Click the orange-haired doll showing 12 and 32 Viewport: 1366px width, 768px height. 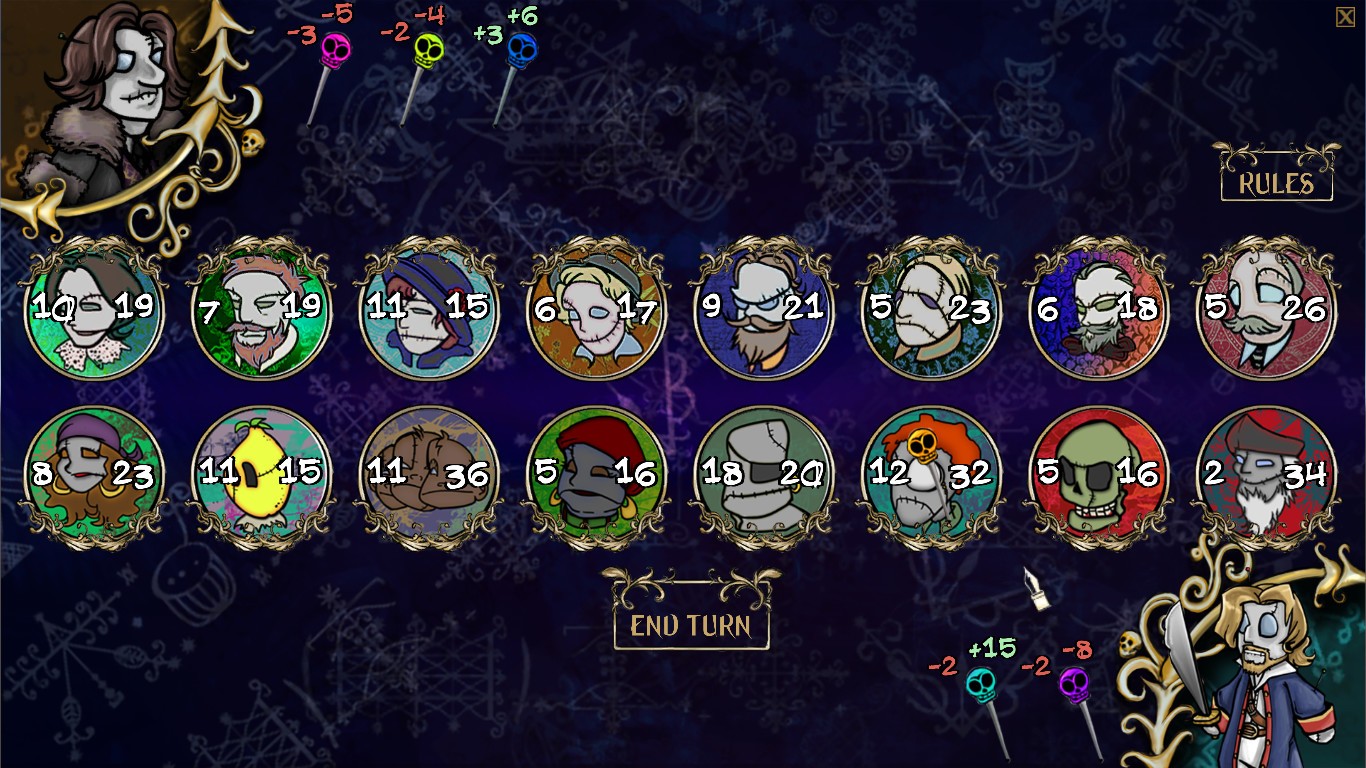pyautogui.click(x=929, y=470)
